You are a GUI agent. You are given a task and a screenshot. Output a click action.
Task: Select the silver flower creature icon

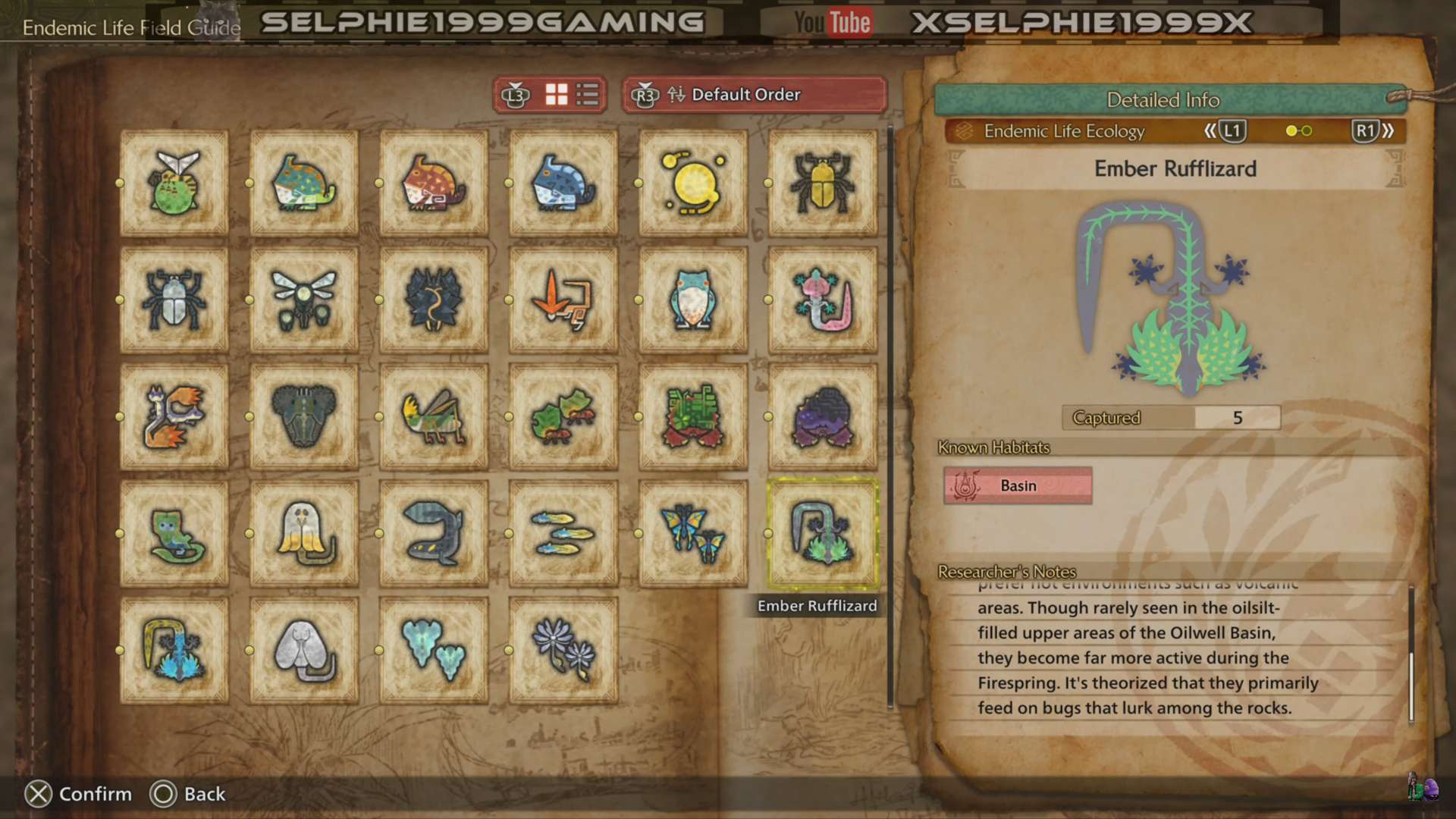pyautogui.click(x=563, y=648)
